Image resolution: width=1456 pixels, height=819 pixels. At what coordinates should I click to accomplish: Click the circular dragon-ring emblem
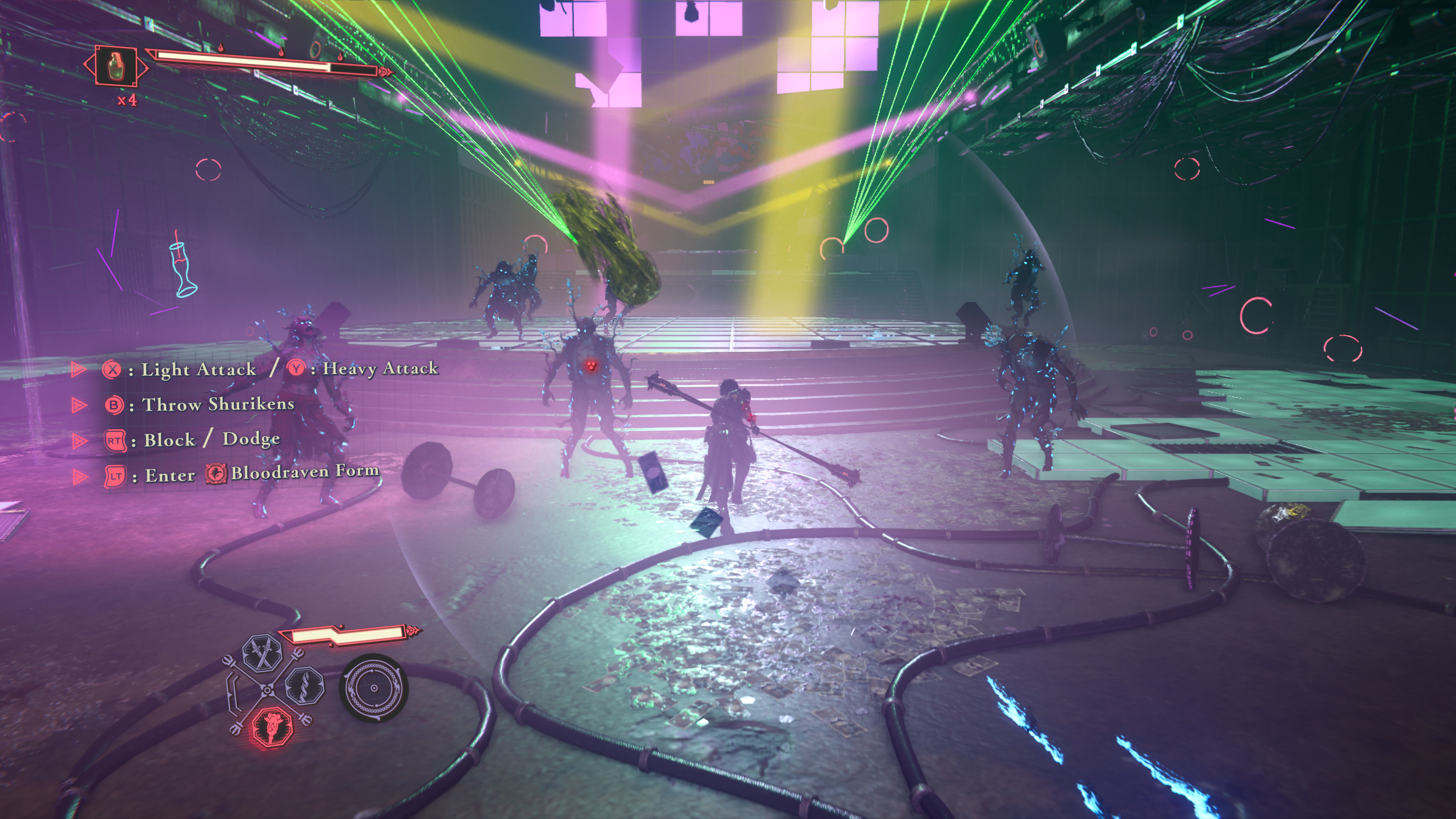point(373,688)
